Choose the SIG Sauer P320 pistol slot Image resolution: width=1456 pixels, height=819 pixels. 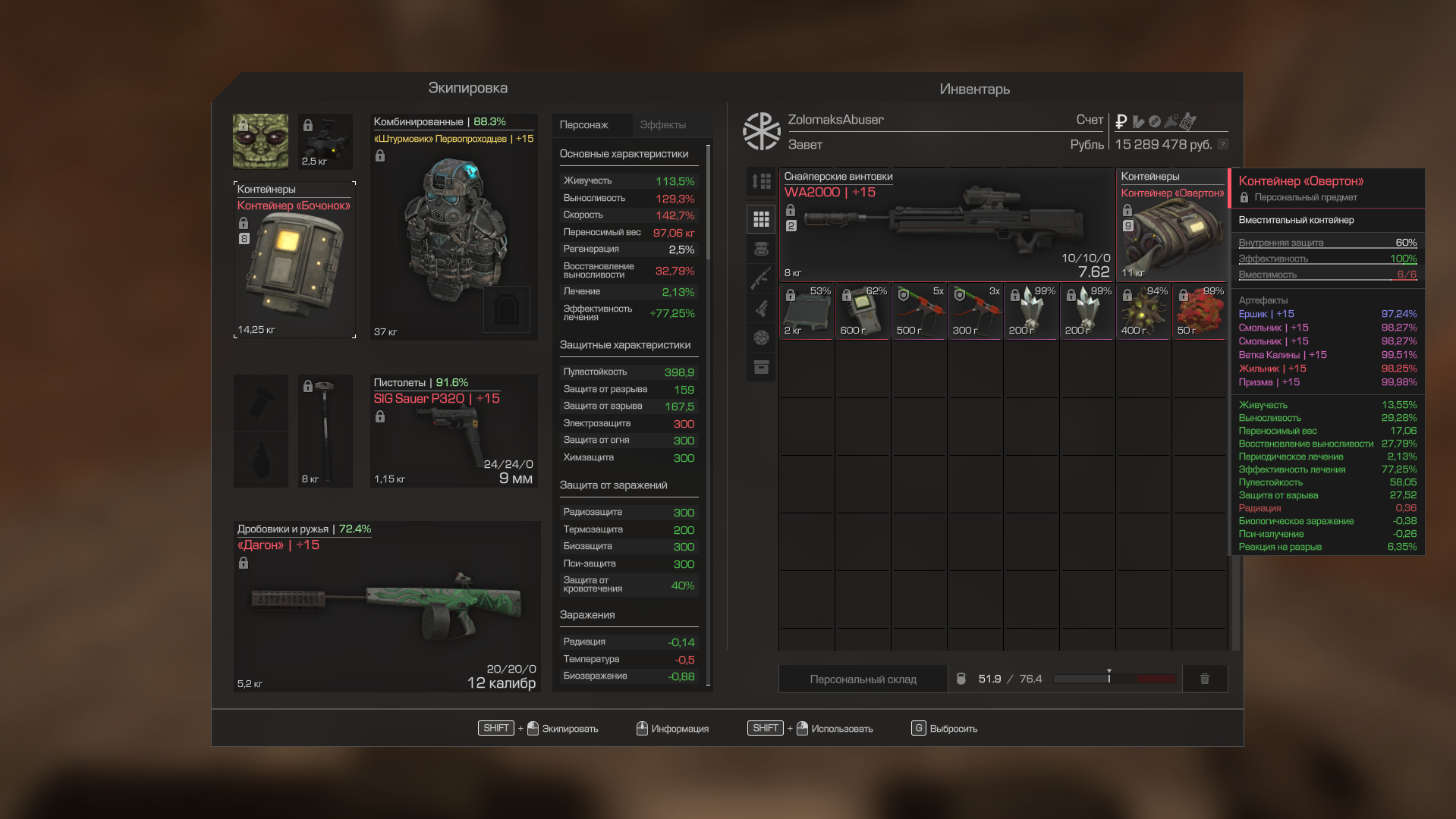point(454,431)
